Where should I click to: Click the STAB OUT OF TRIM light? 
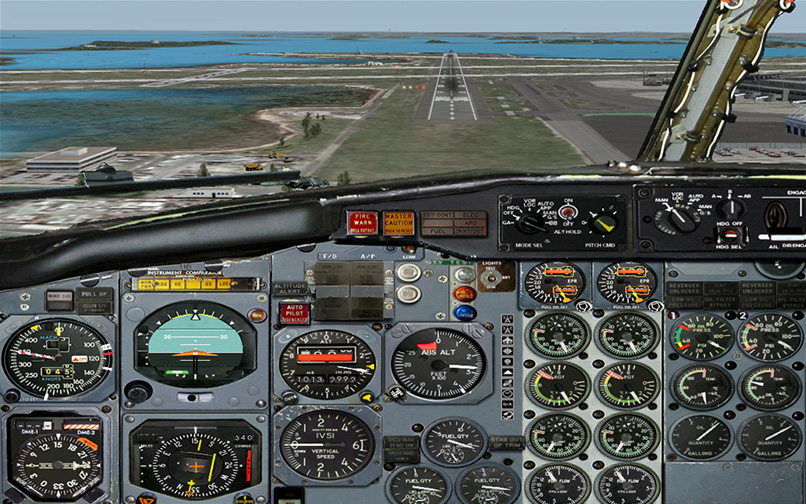[x=506, y=441]
